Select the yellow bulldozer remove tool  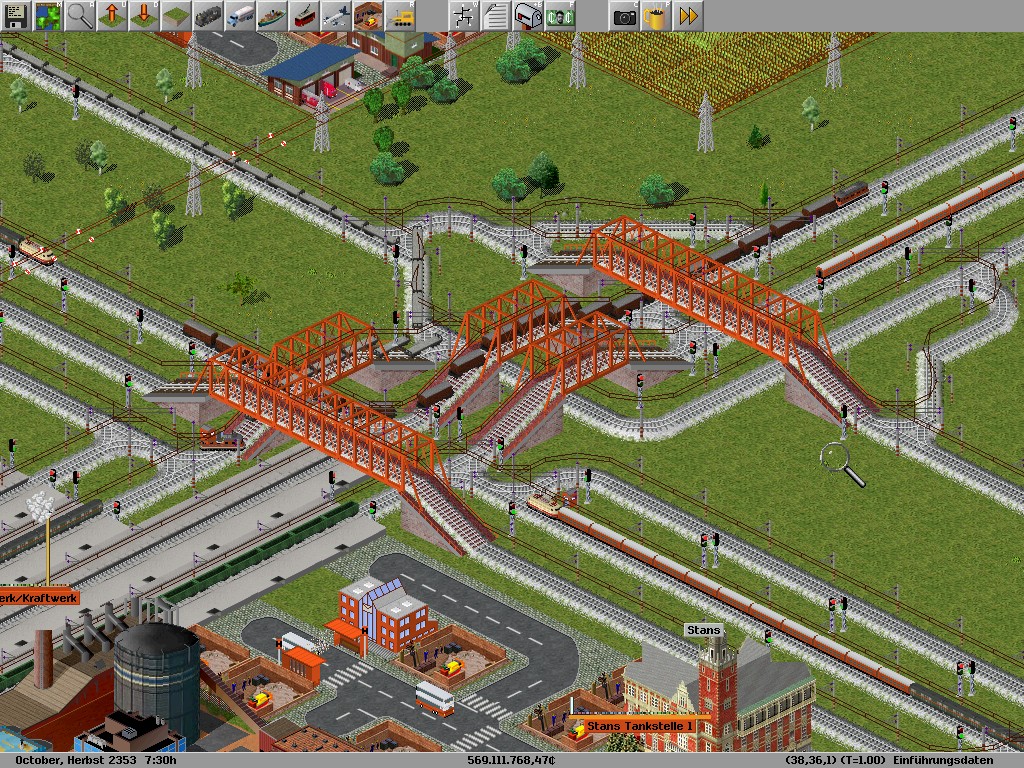pos(400,16)
